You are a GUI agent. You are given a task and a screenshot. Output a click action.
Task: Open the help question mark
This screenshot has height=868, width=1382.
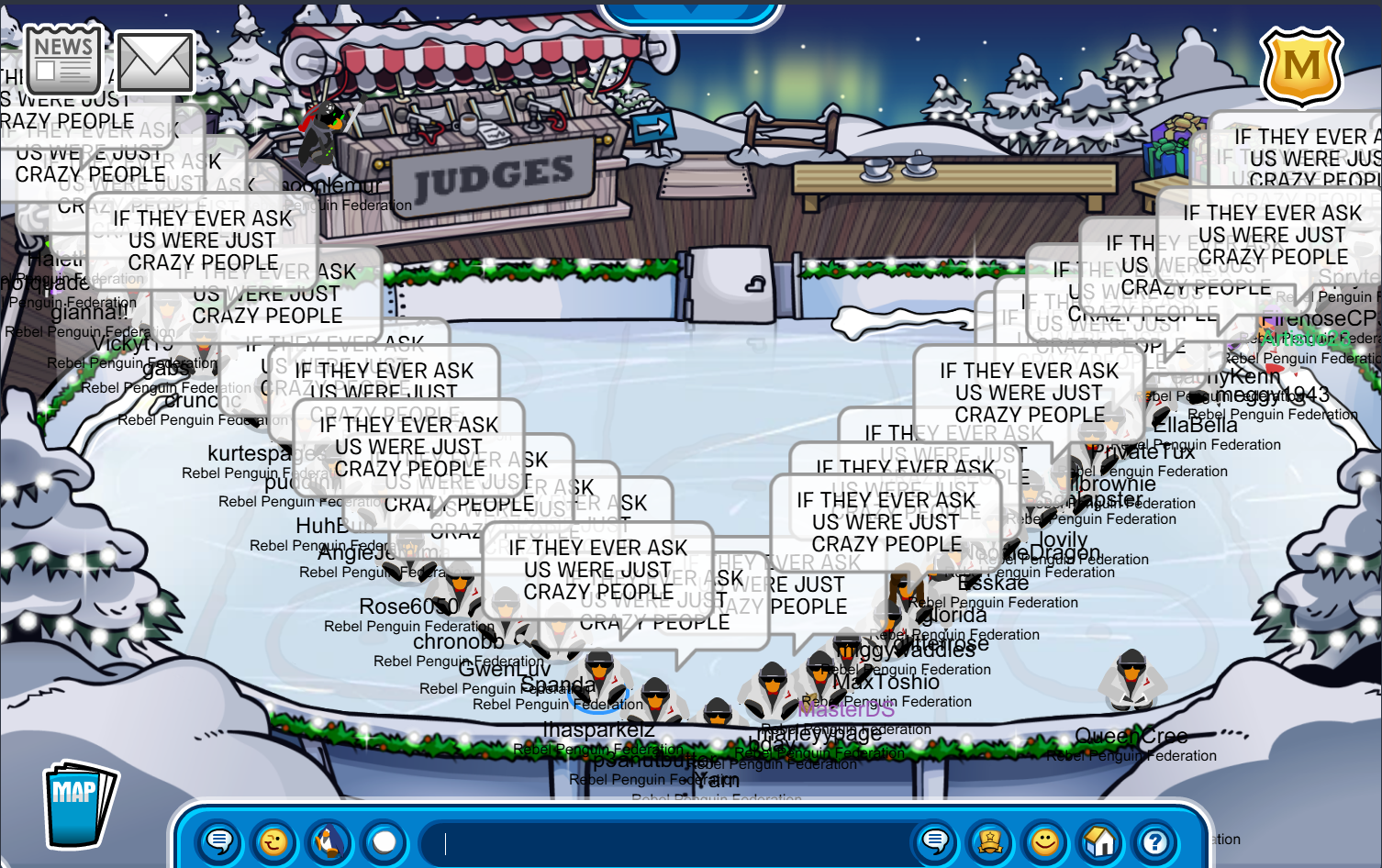[x=1155, y=841]
